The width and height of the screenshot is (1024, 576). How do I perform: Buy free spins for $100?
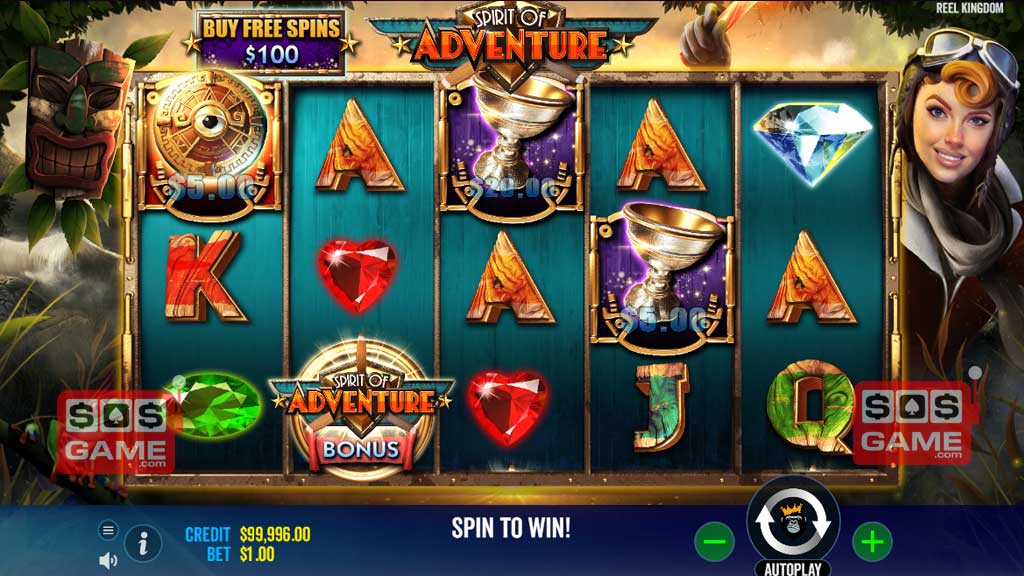click(x=271, y=40)
